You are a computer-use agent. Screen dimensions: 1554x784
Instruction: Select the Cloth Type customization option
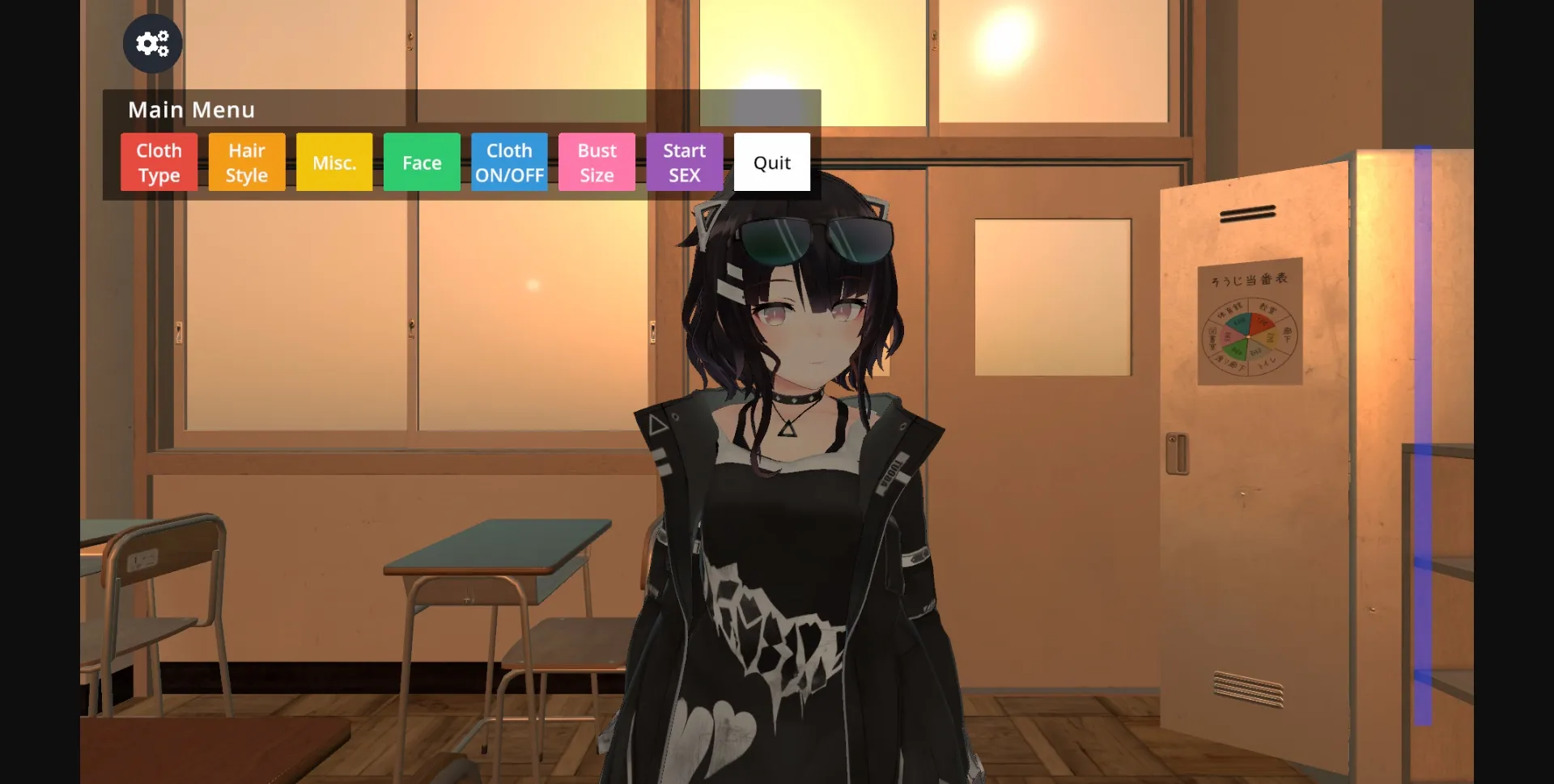point(159,162)
